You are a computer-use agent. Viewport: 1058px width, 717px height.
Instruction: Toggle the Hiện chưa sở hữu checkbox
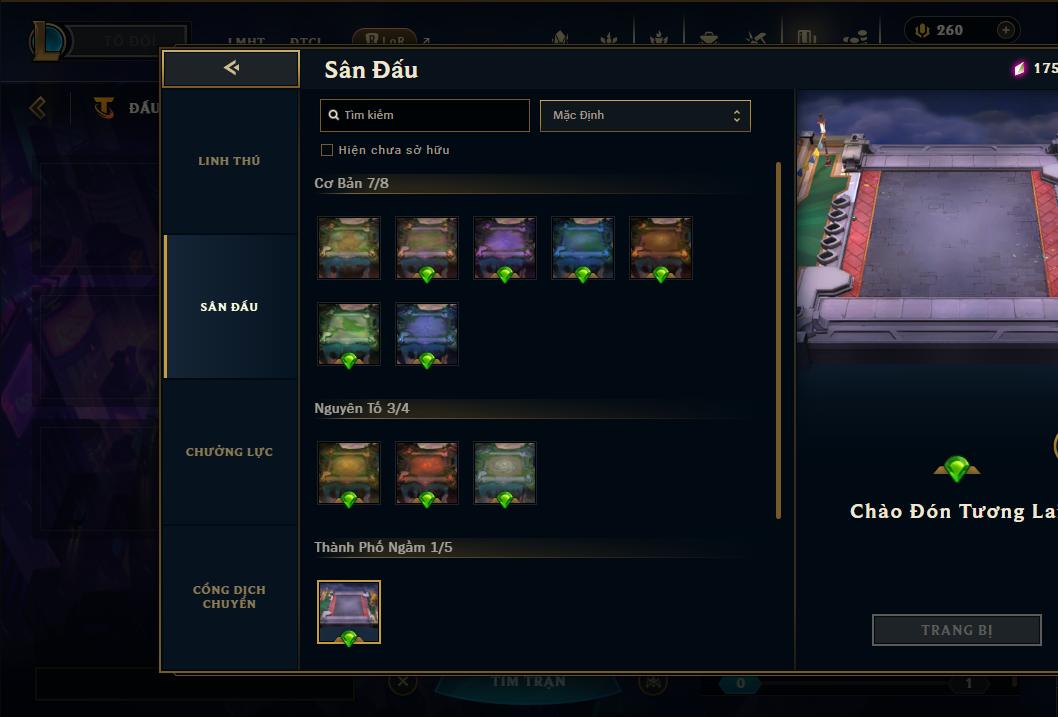(327, 150)
